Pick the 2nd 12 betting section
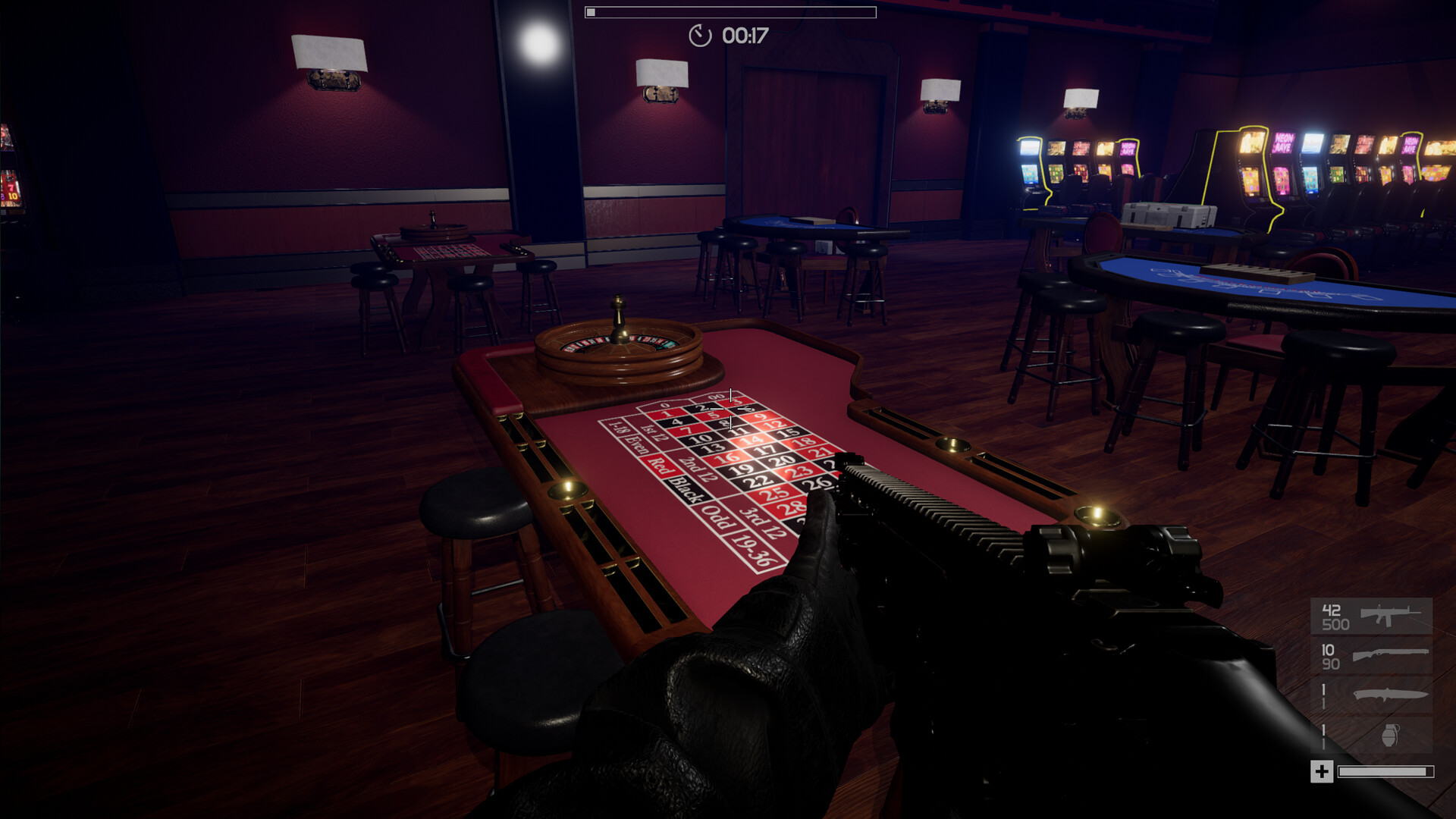The height and width of the screenshot is (819, 1456). (x=701, y=469)
